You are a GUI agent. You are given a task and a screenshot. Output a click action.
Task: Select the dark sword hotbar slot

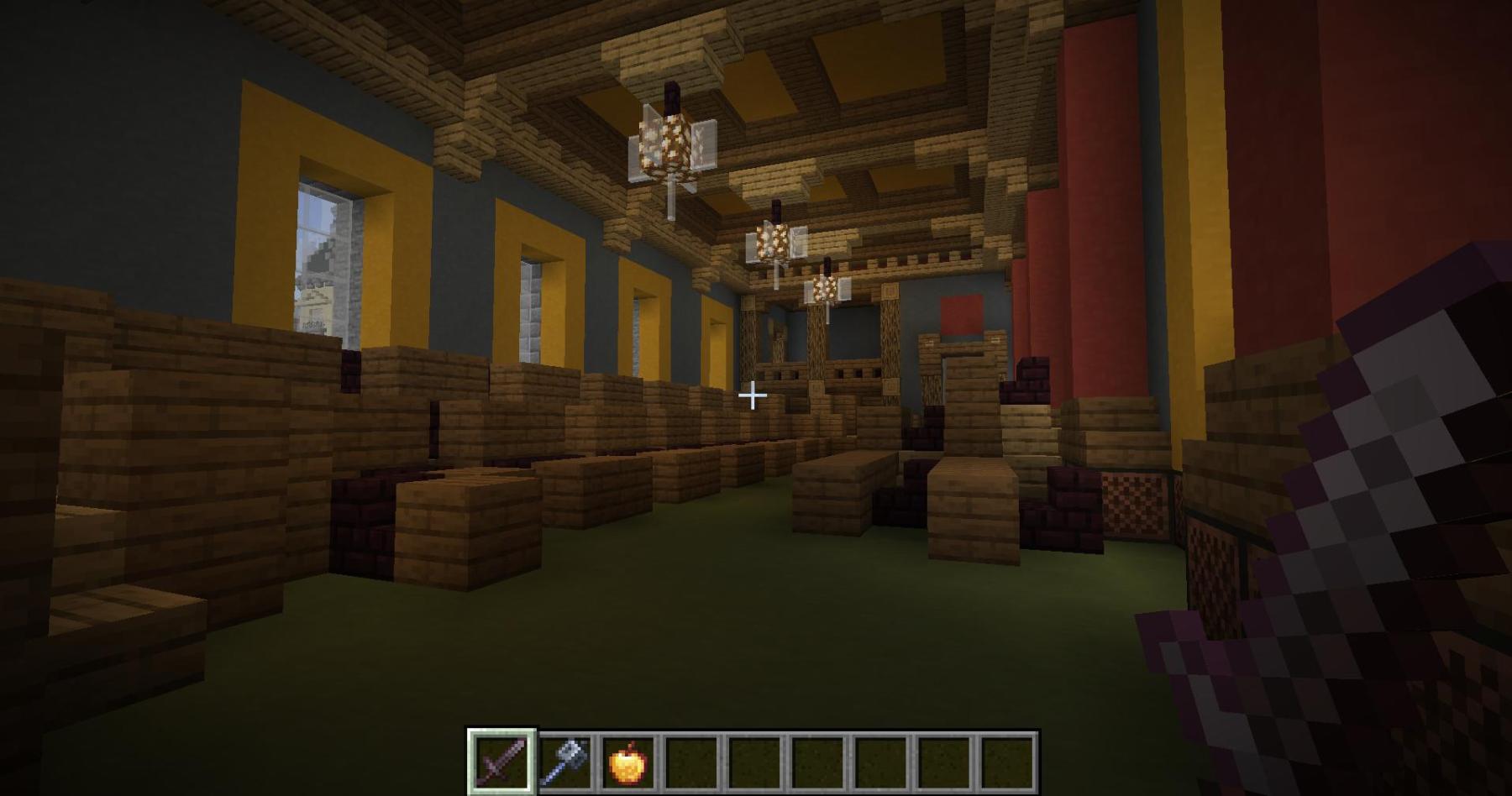click(x=501, y=762)
